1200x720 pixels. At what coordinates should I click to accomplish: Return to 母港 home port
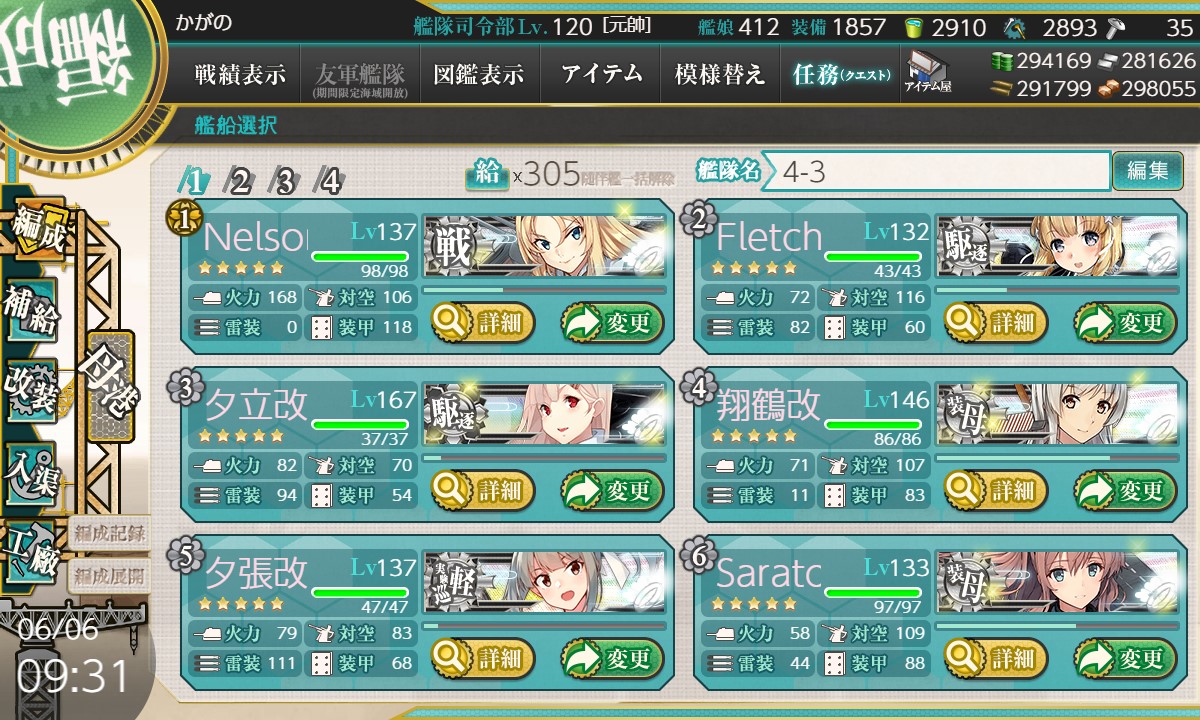109,386
